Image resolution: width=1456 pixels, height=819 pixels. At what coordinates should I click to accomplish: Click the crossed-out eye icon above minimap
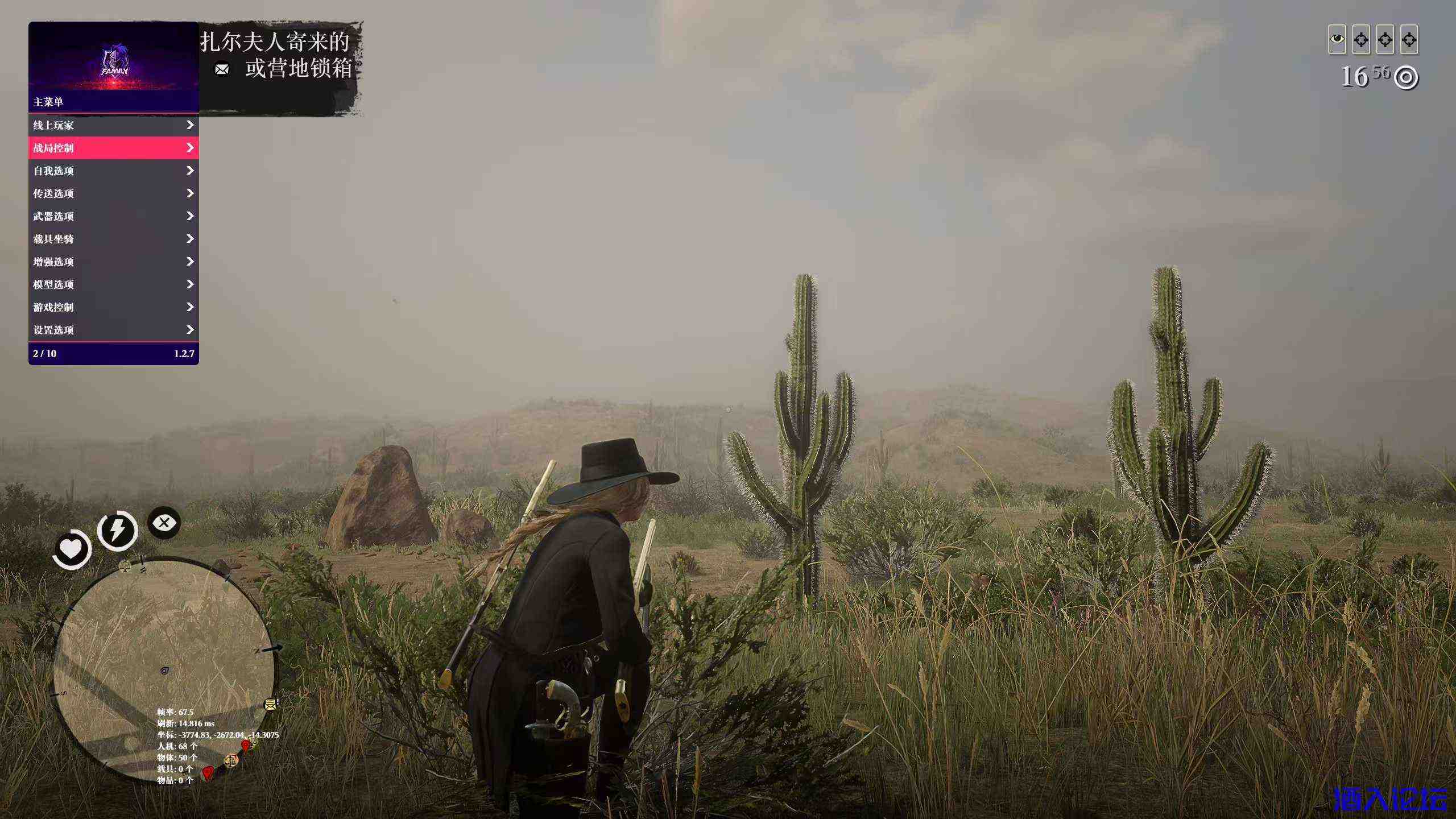click(x=164, y=522)
